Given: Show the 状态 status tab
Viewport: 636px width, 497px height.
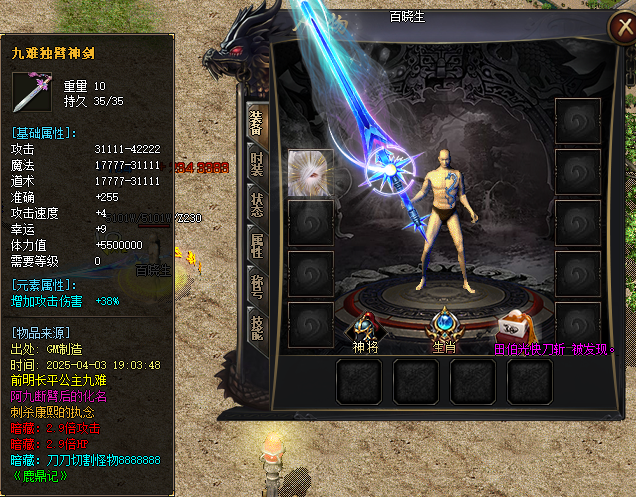Looking at the screenshot, I should tap(256, 204).
